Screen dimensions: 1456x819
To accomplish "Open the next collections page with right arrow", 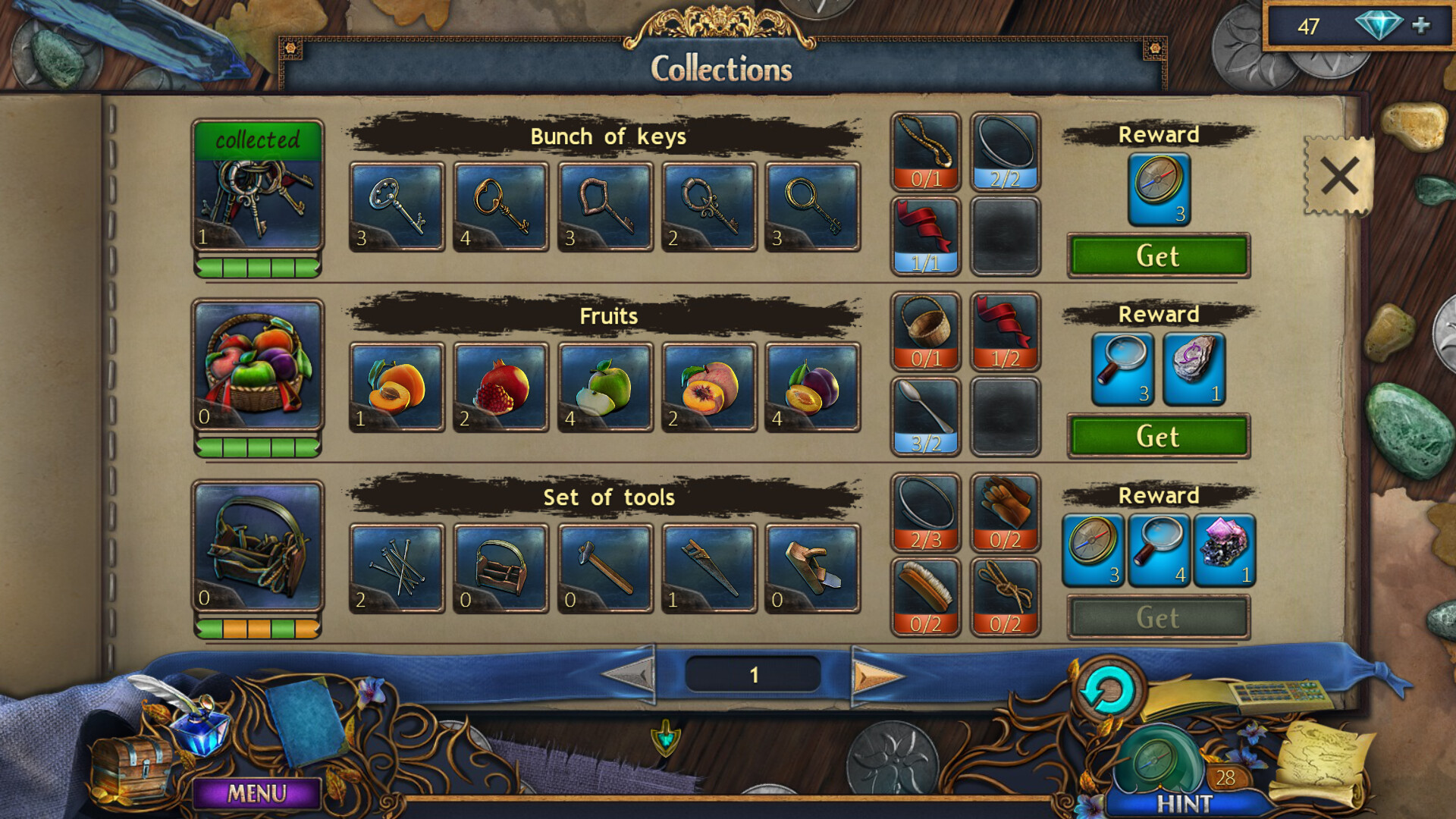I will click(876, 675).
